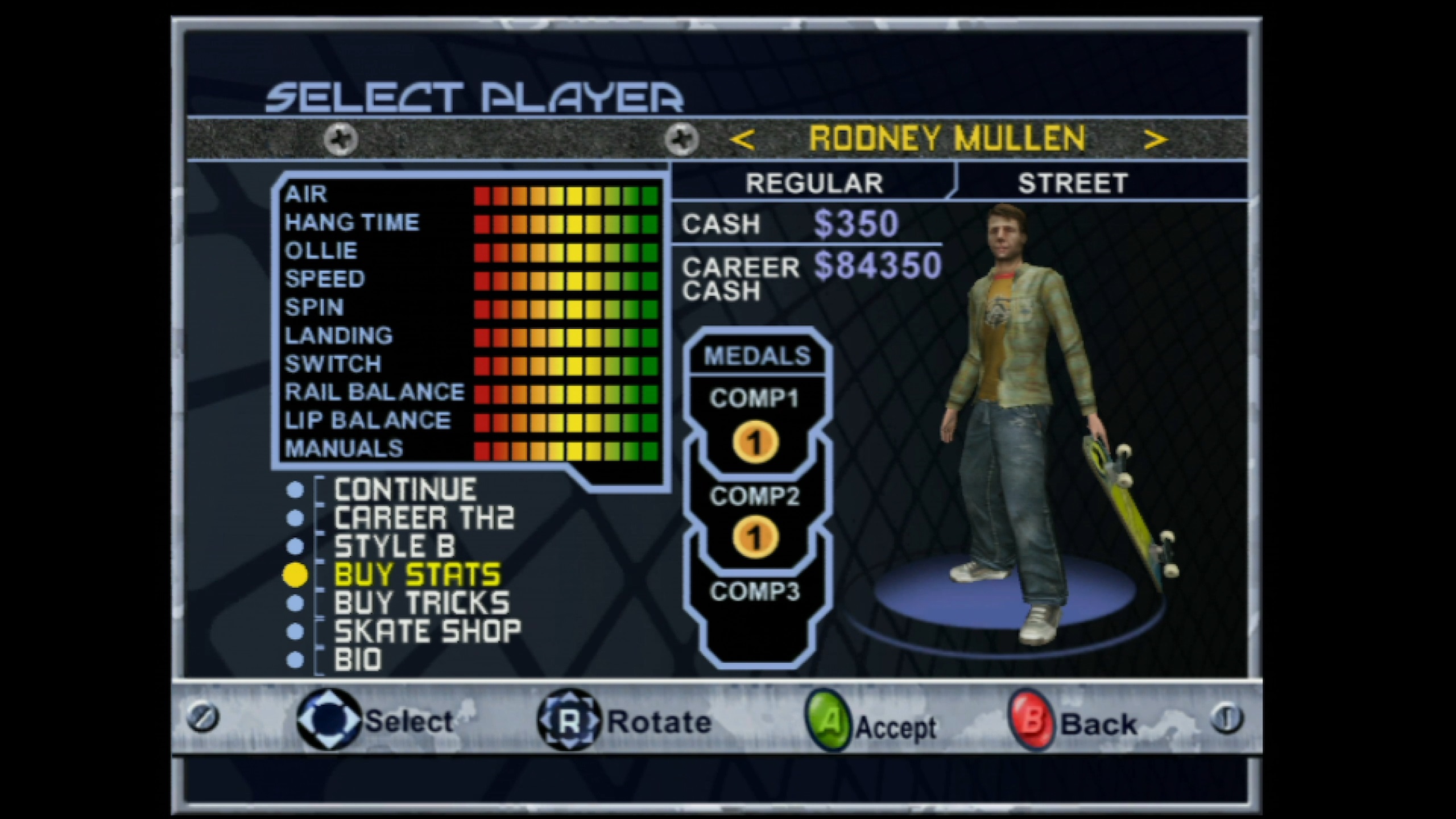
Task: Choose Career TH2 from the menu
Action: [424, 518]
